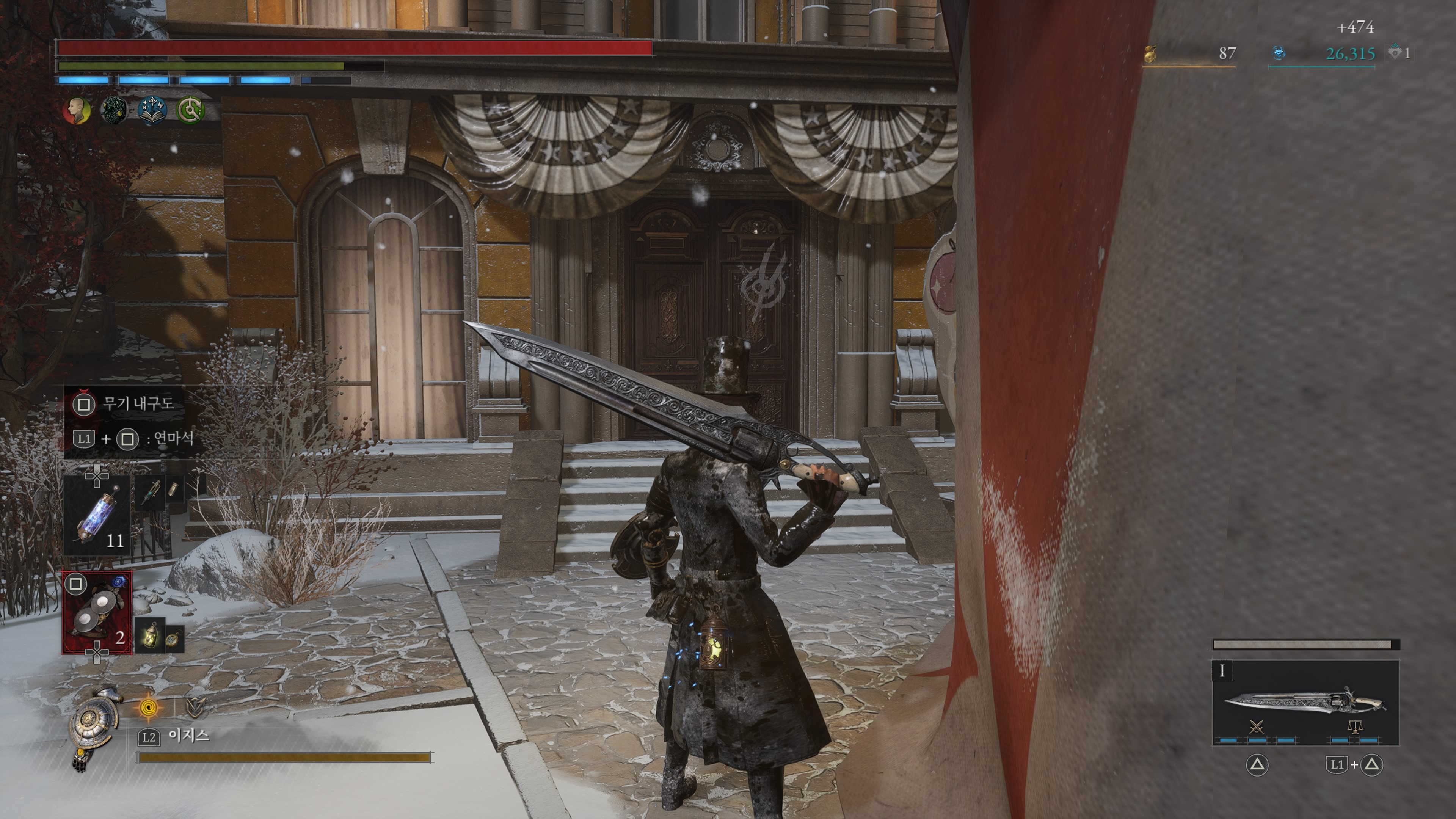
Task: Select the equipped greatsword weapon slot
Action: click(x=1305, y=703)
